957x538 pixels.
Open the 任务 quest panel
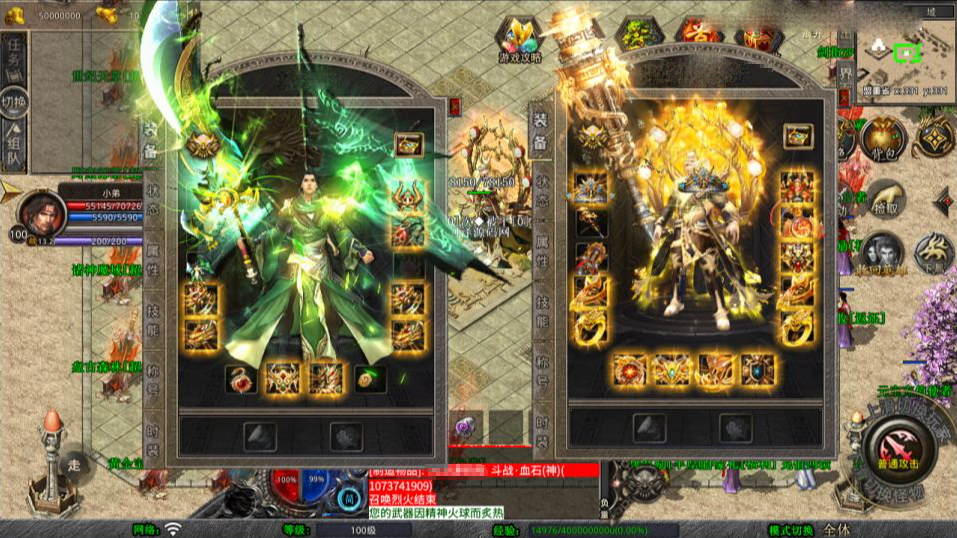pyautogui.click(x=15, y=56)
